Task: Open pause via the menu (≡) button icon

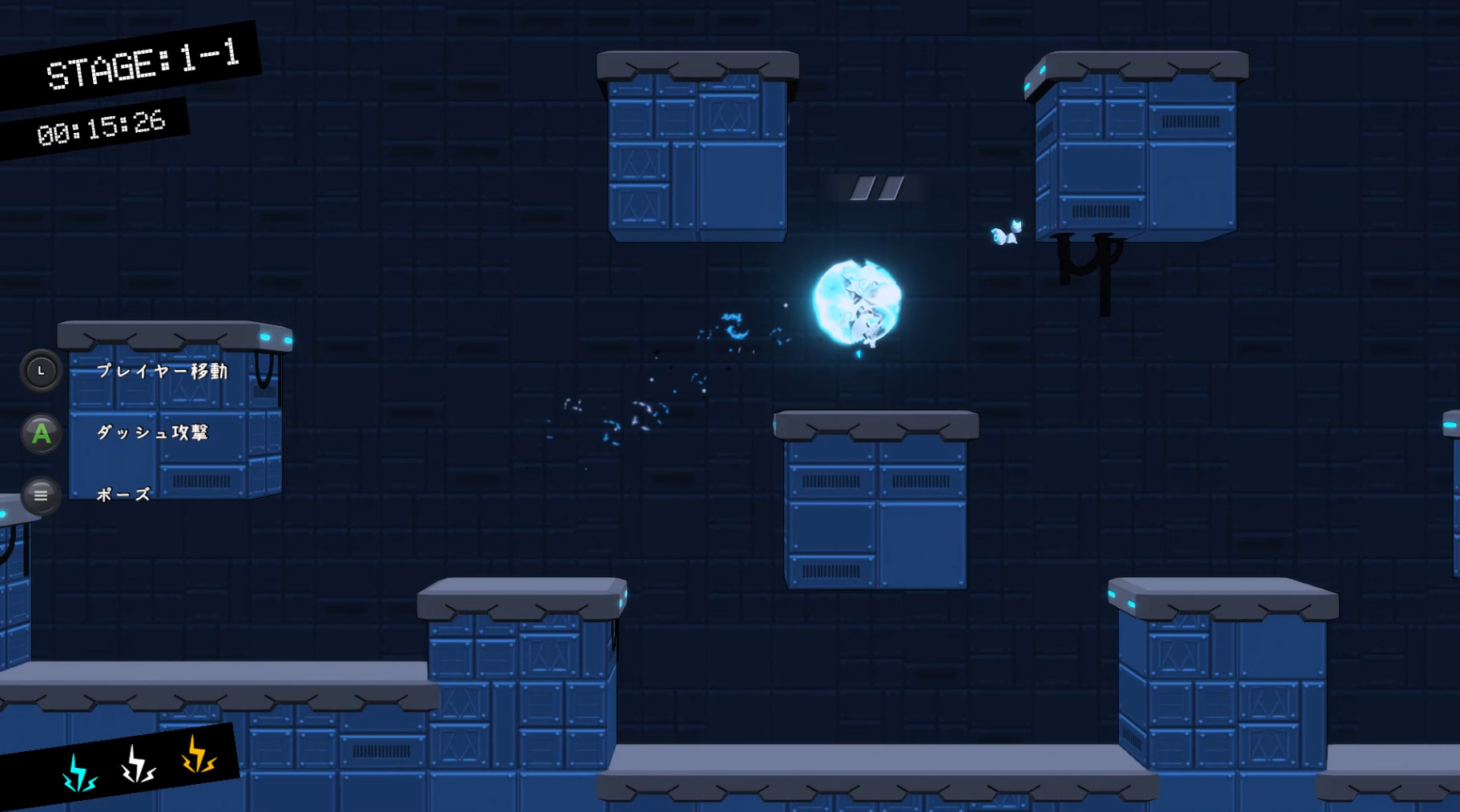Action: [x=41, y=496]
